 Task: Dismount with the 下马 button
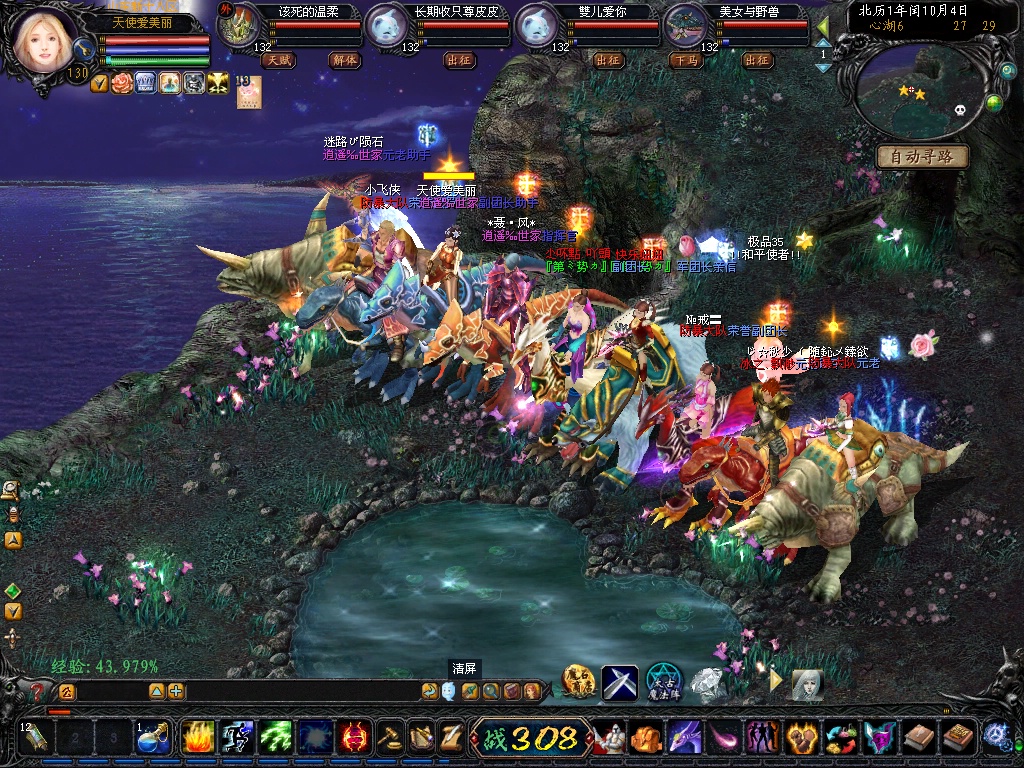686,60
